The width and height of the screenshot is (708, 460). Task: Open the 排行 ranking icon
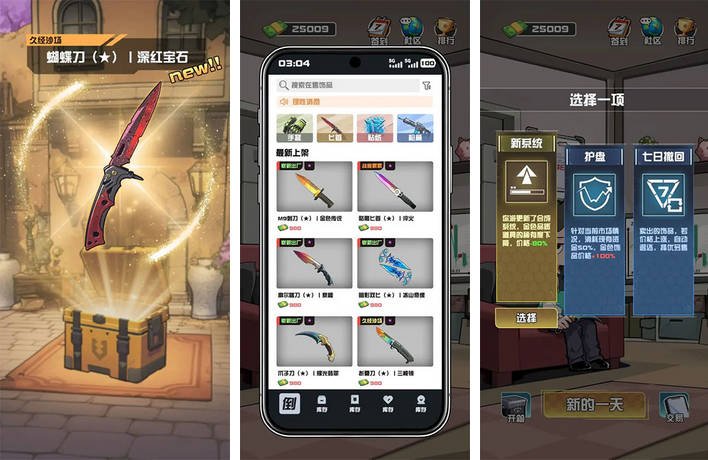coord(685,30)
